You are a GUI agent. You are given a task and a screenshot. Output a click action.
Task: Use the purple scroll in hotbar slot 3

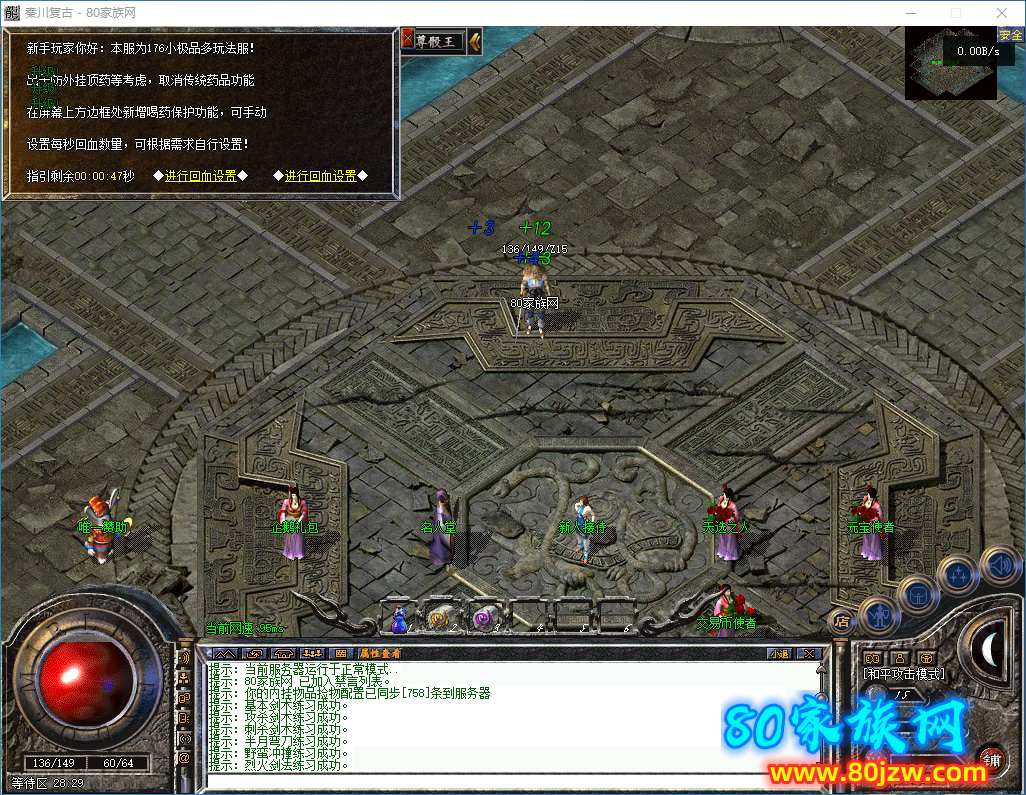point(484,620)
